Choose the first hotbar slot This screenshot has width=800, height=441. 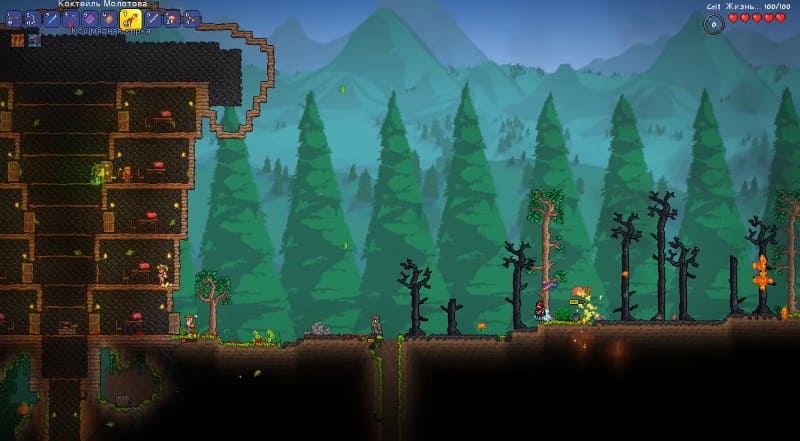(x=13, y=19)
